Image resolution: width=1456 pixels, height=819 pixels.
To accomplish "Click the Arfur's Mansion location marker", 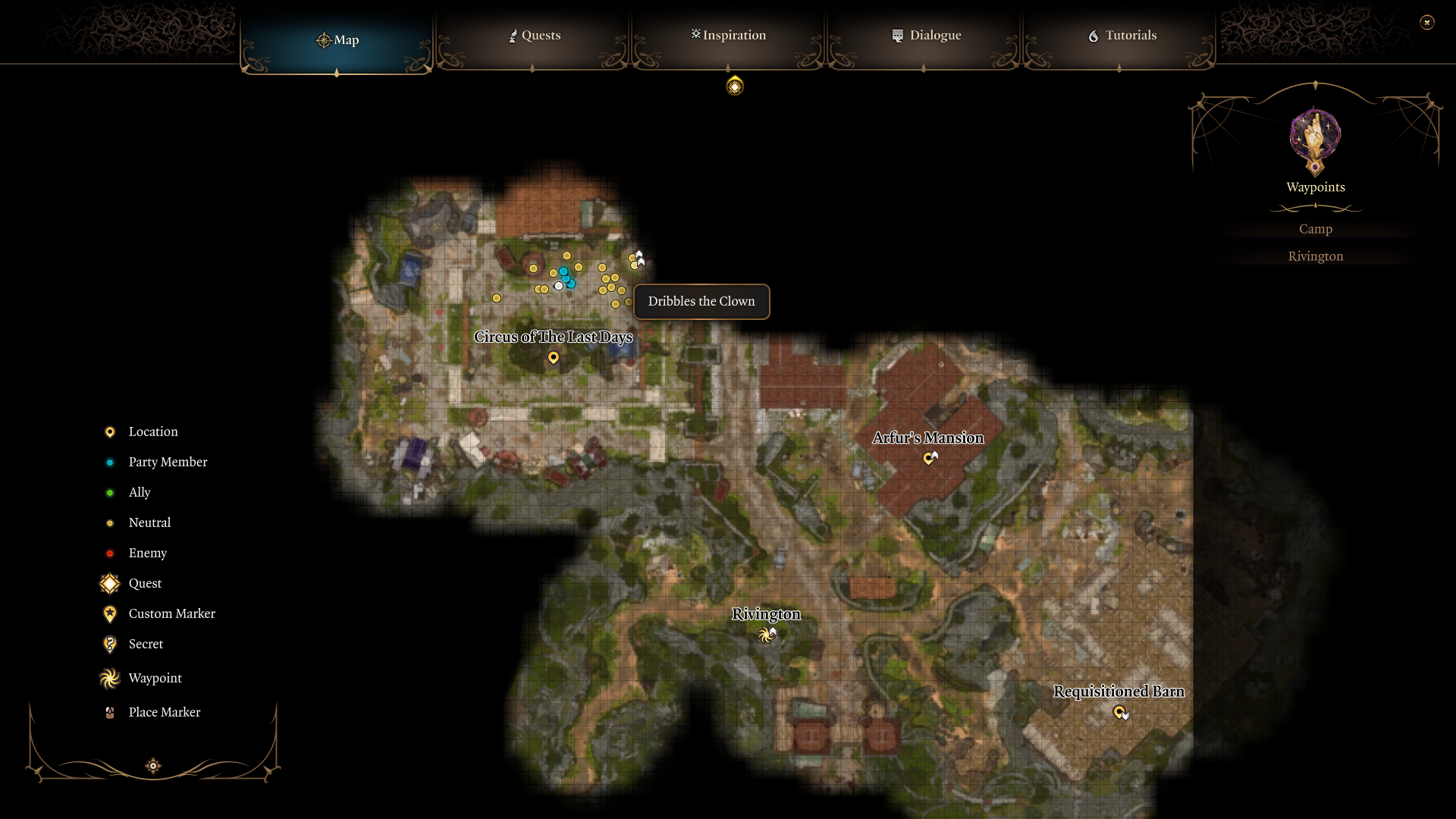I will (x=930, y=457).
